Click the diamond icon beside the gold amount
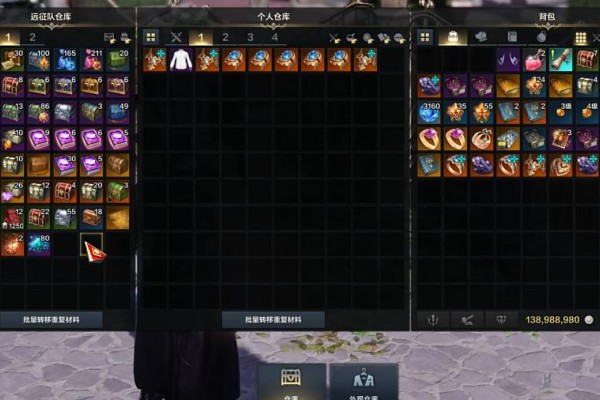The height and width of the screenshot is (400, 600). coord(502,320)
